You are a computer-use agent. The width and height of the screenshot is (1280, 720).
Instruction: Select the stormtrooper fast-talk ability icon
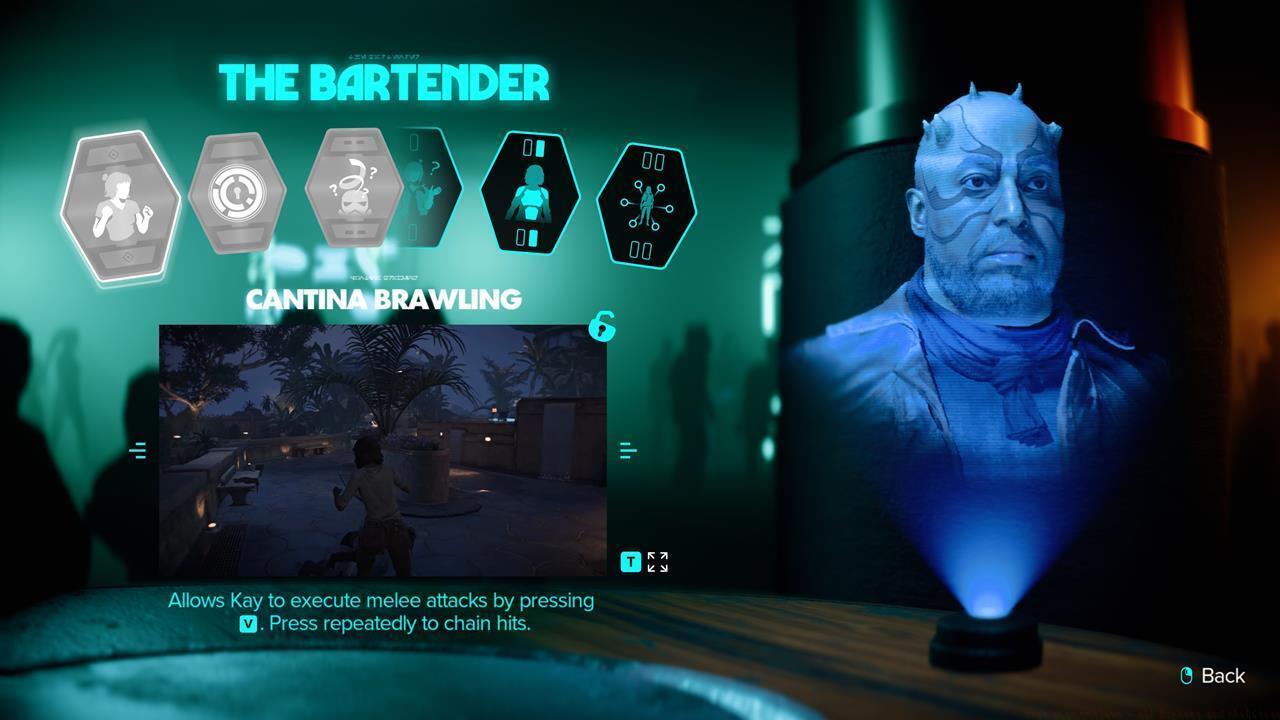point(355,188)
